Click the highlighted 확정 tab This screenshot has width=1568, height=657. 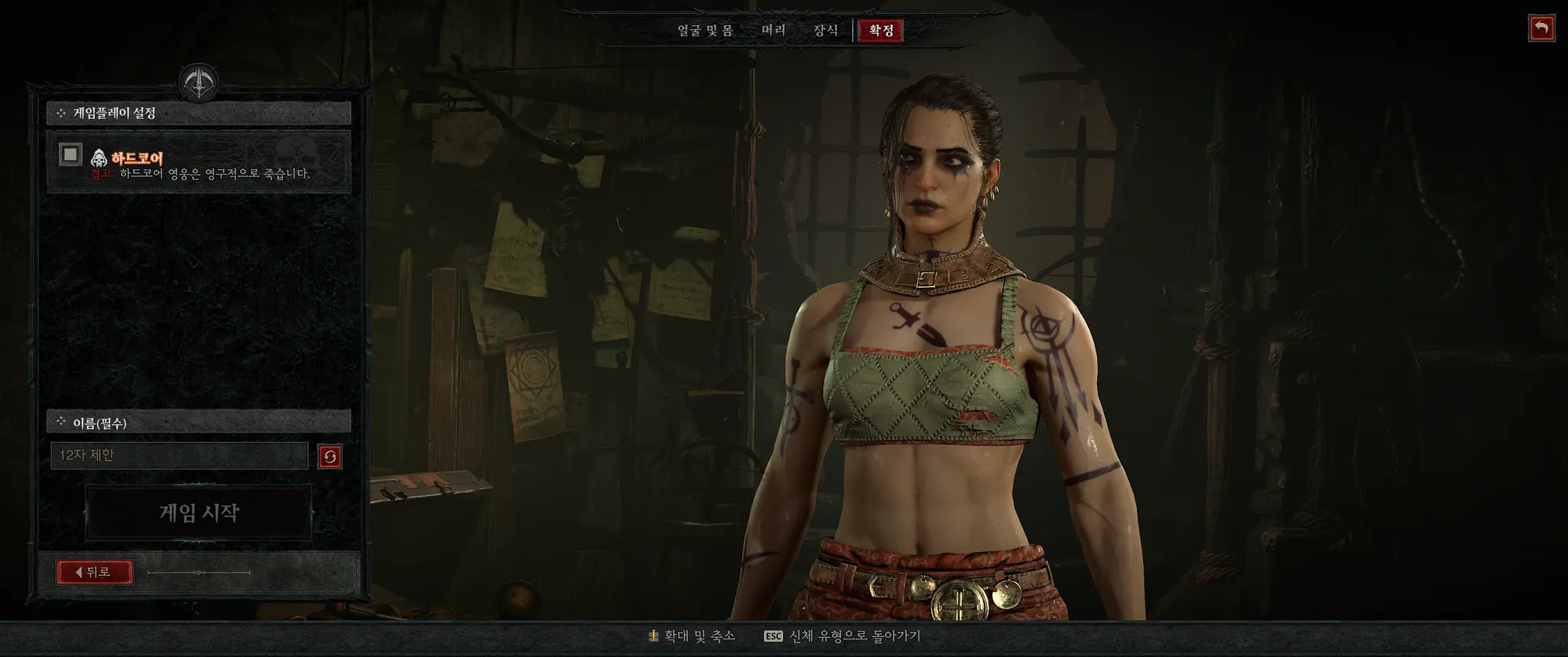881,31
